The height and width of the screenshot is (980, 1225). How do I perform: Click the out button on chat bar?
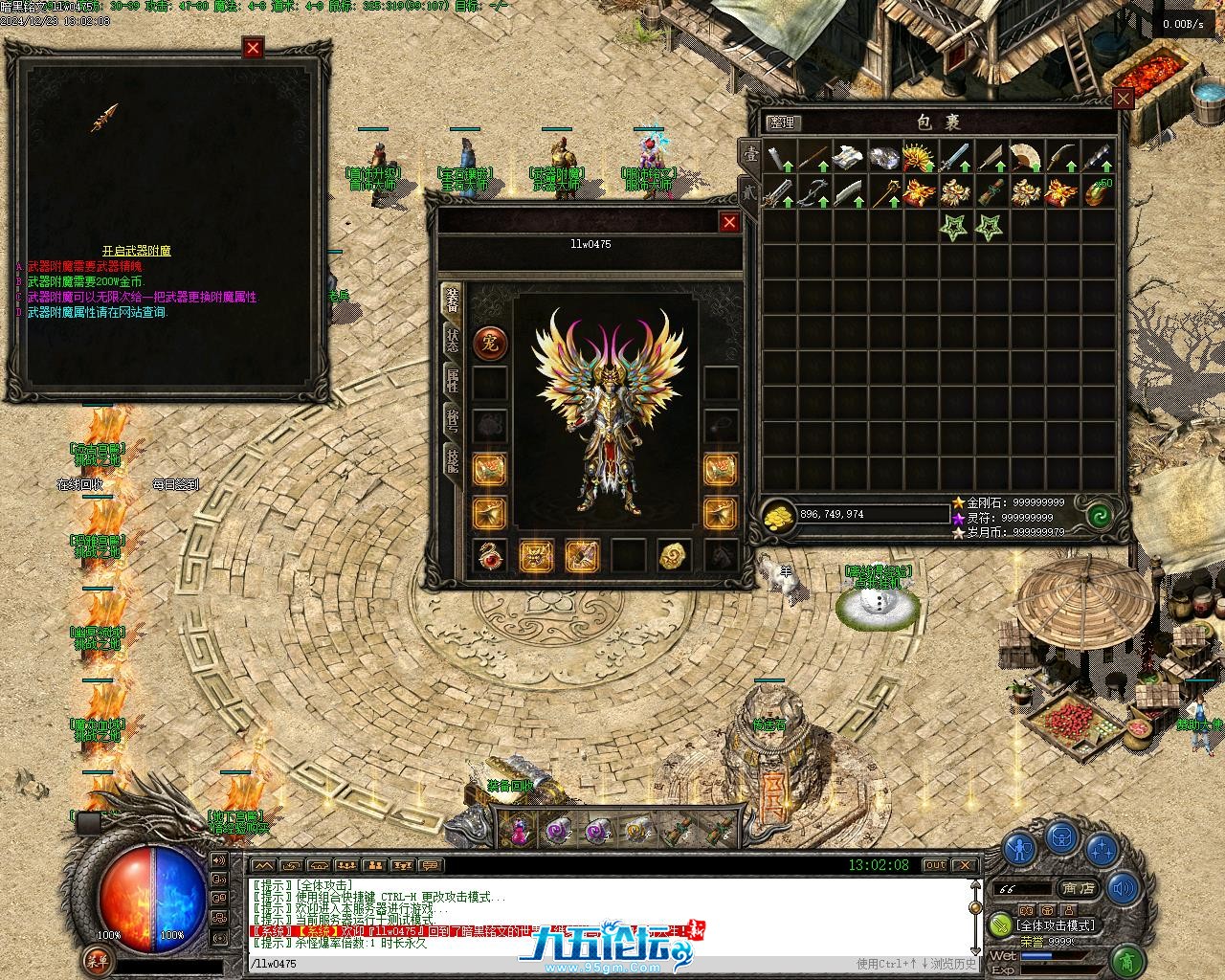(x=934, y=865)
